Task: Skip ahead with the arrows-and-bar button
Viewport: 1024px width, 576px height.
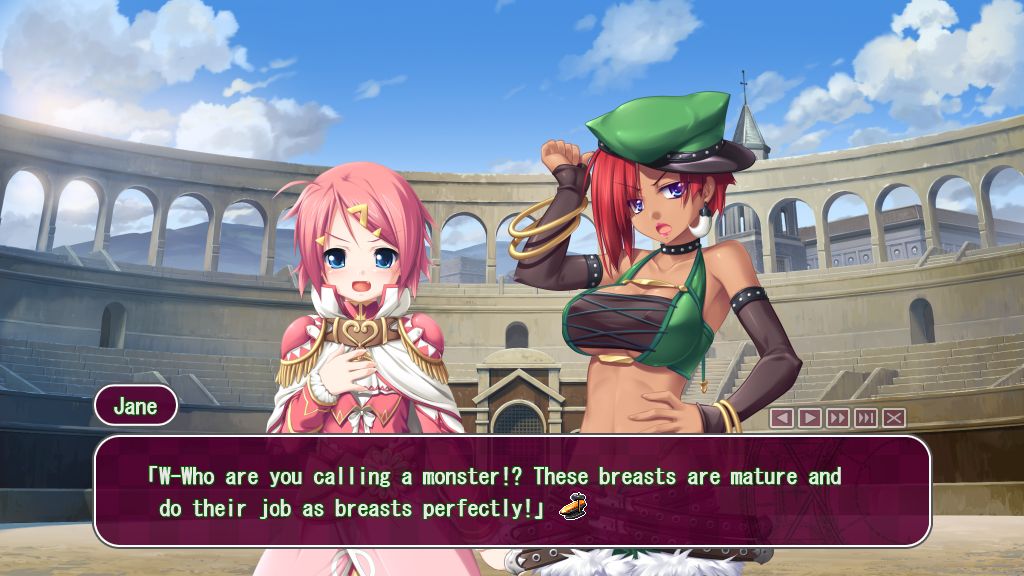Action: tap(865, 418)
